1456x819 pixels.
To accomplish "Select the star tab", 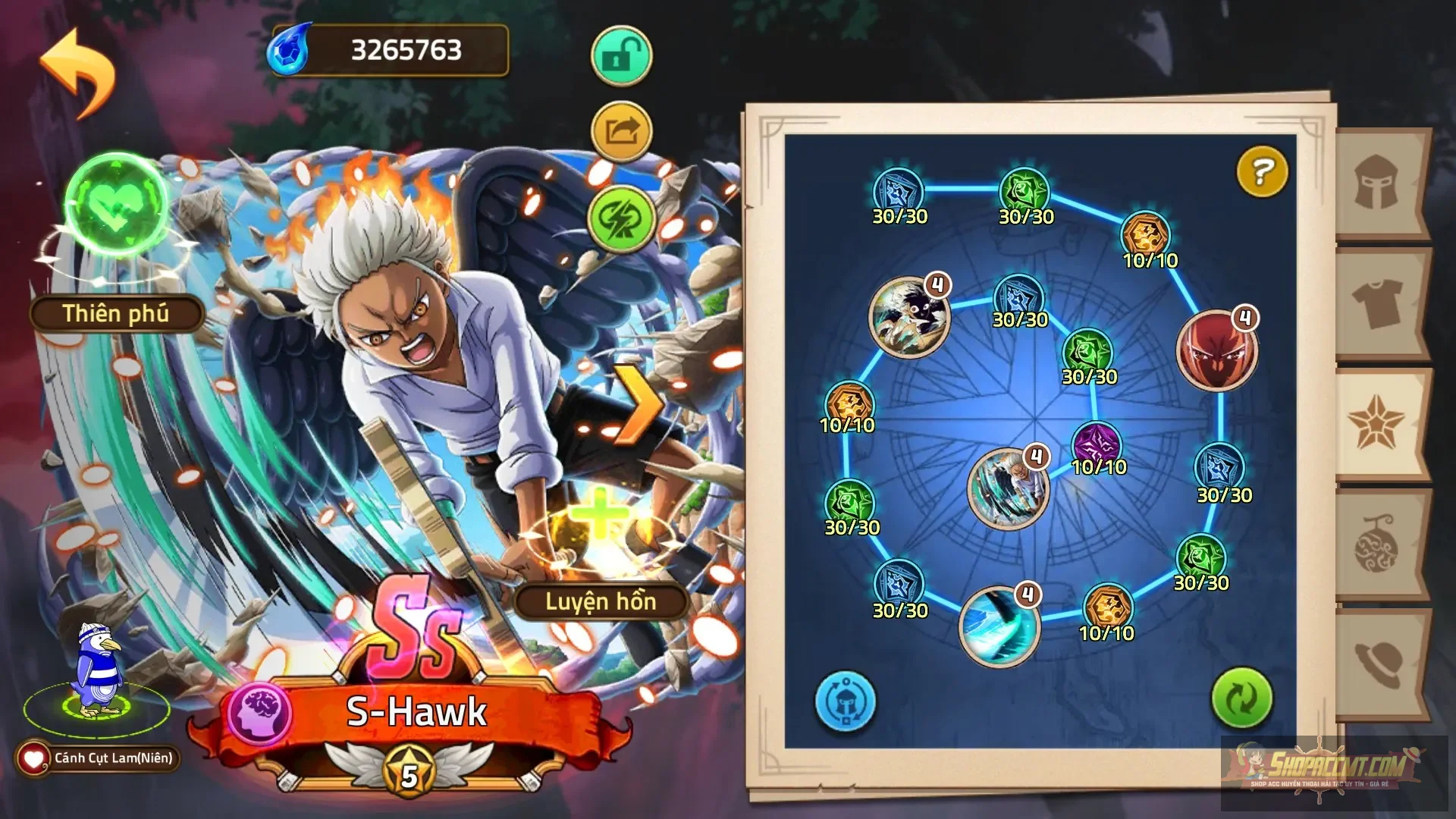I will [x=1376, y=422].
